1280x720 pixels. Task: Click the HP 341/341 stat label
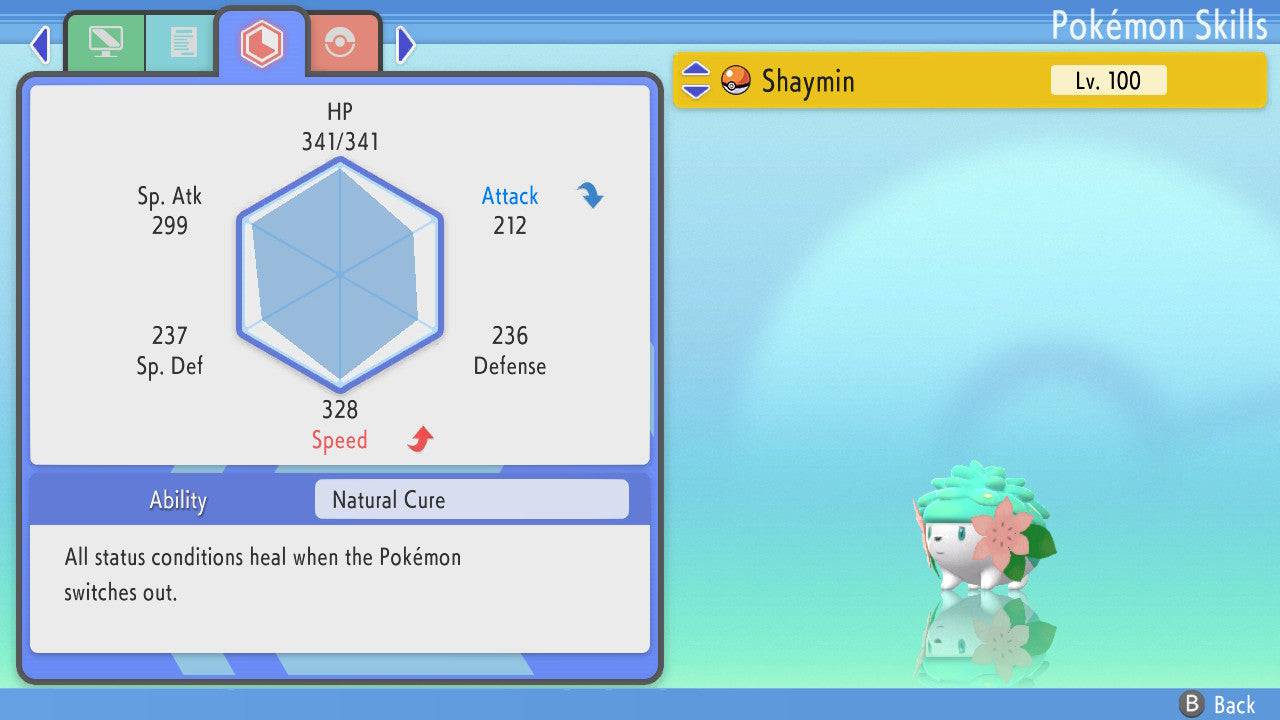341,126
